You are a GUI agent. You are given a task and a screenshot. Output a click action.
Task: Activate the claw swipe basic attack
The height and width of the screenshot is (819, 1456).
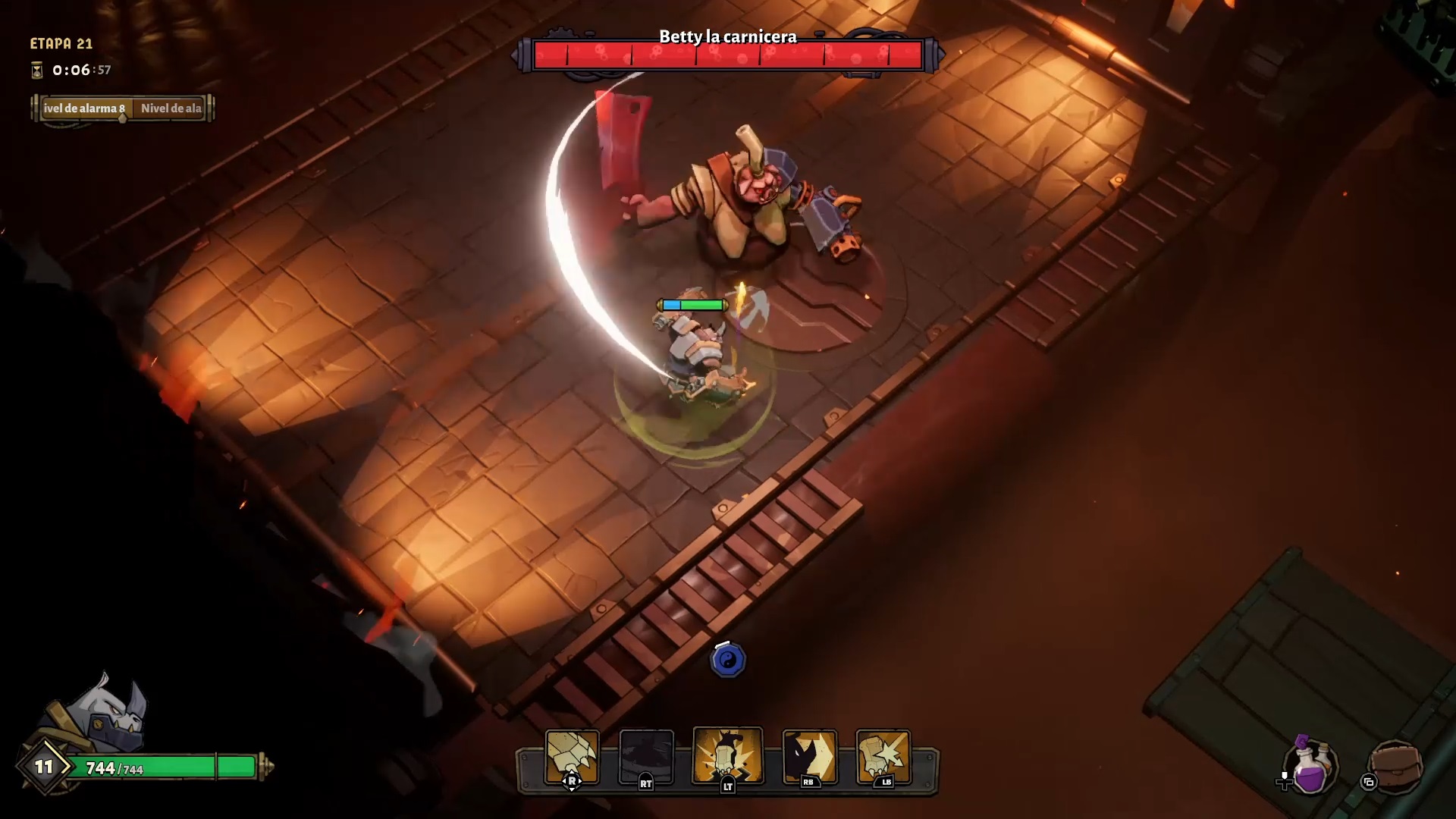coord(572,755)
